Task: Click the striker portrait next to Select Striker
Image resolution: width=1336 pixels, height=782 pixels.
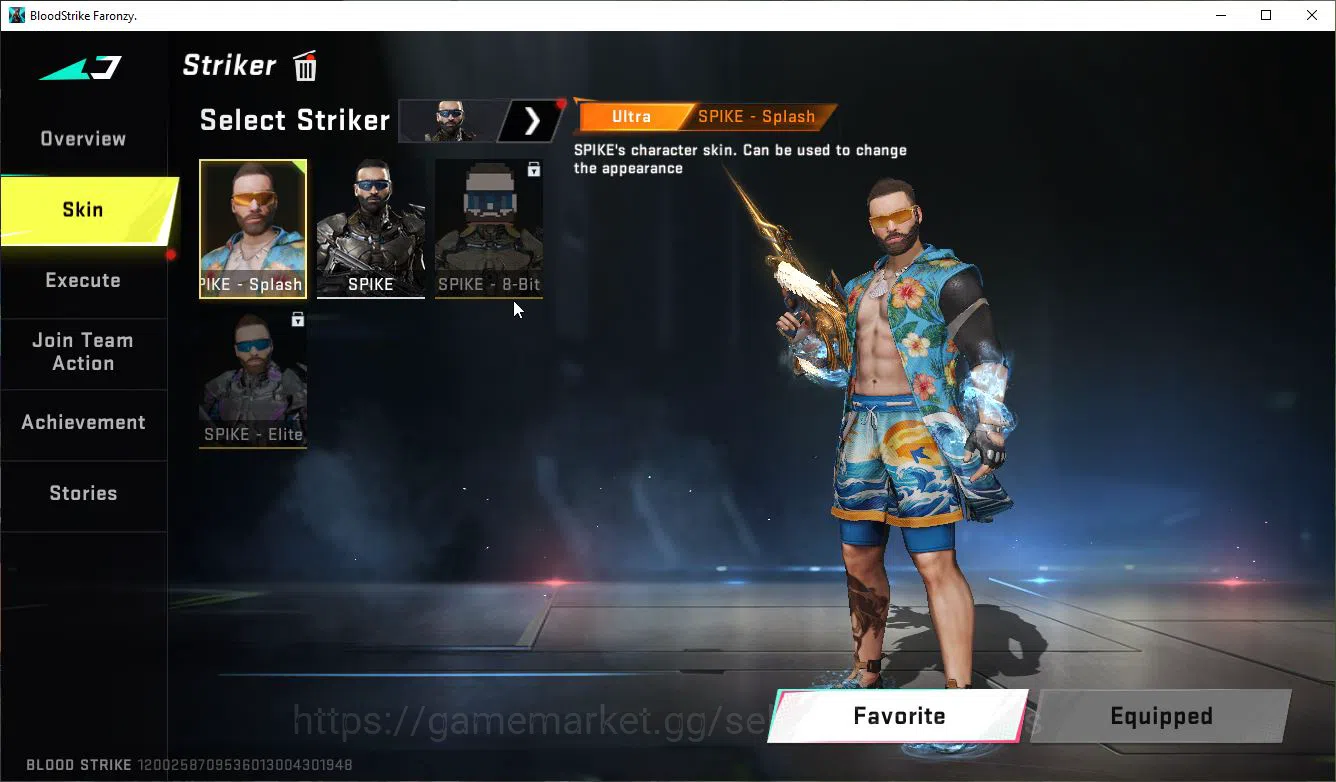Action: click(x=452, y=120)
